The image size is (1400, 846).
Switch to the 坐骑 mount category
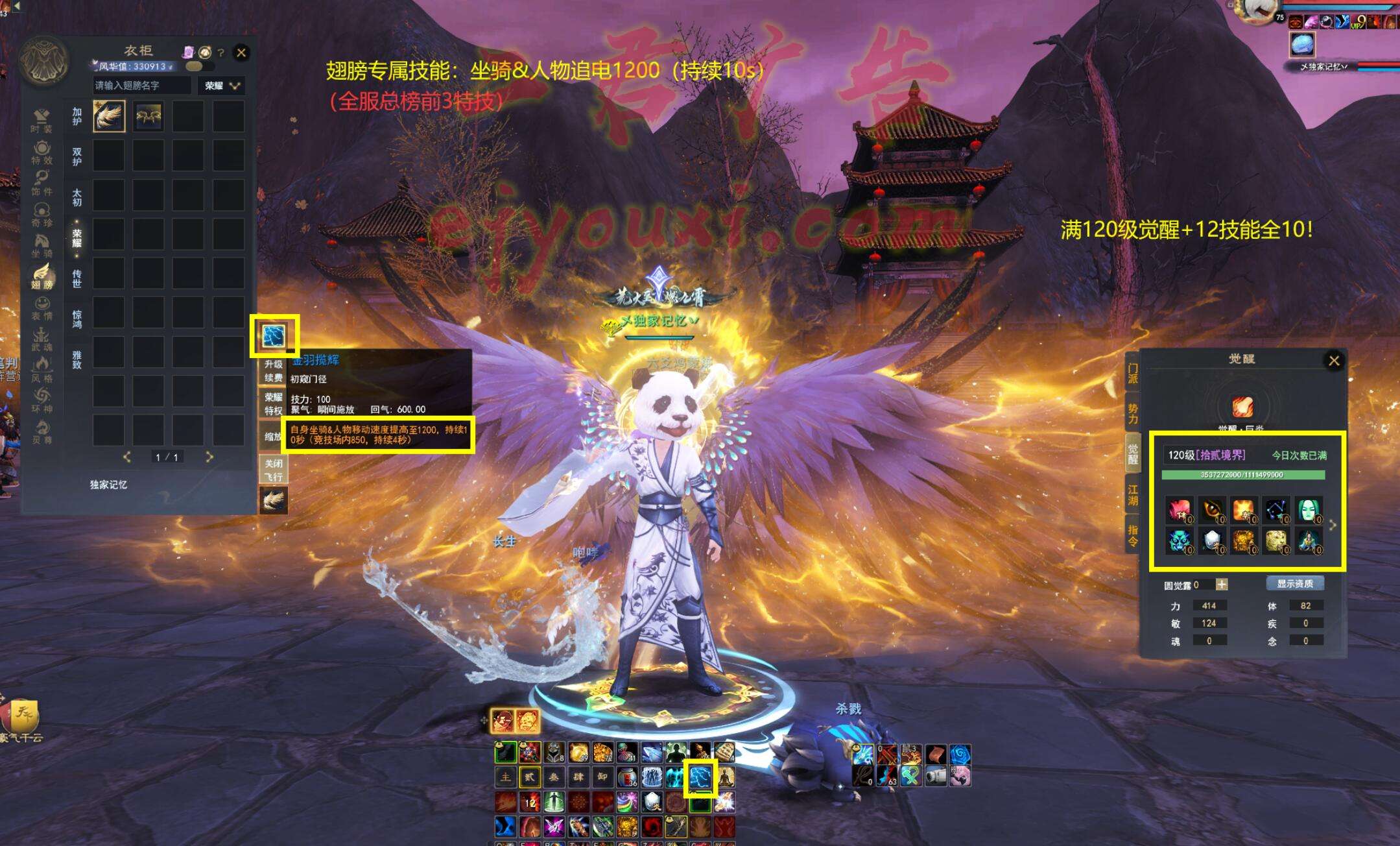(x=42, y=245)
